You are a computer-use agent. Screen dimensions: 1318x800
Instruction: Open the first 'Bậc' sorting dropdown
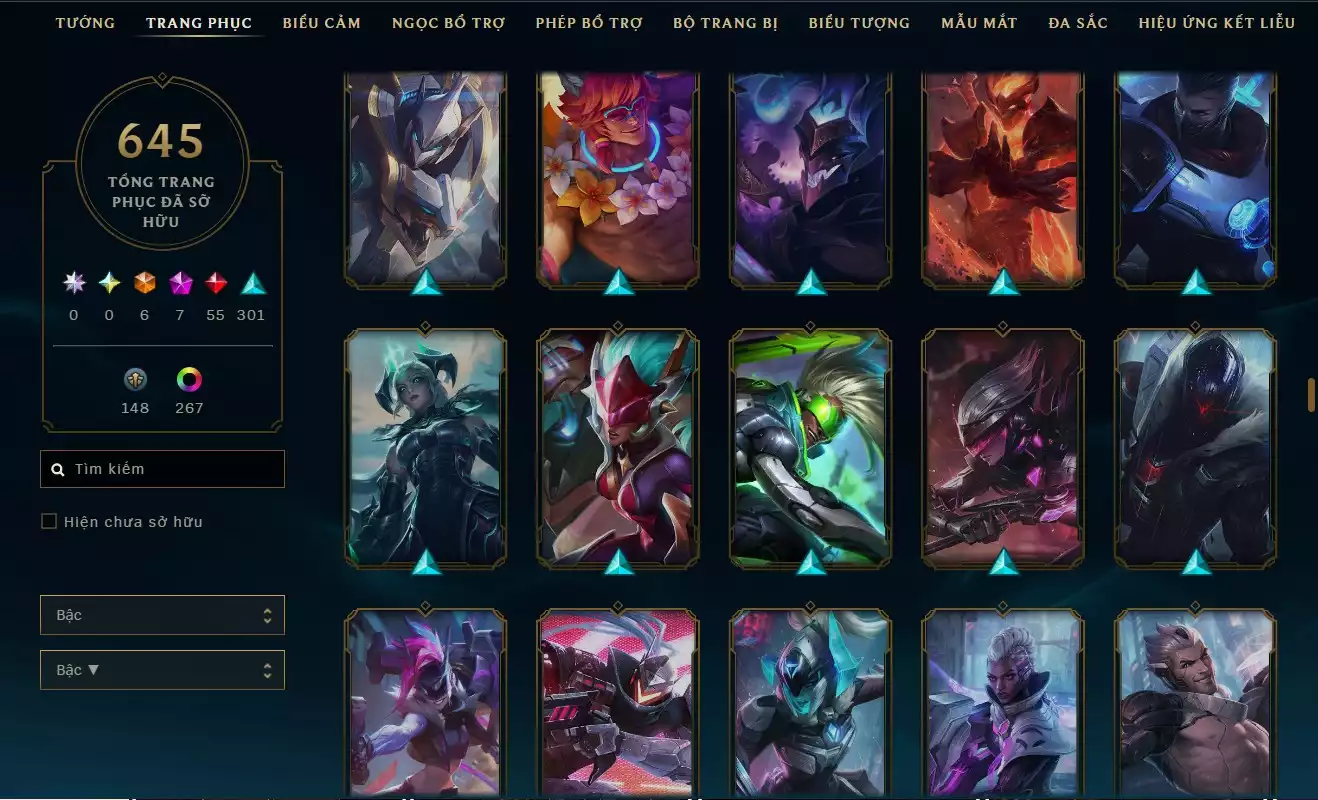pos(162,615)
